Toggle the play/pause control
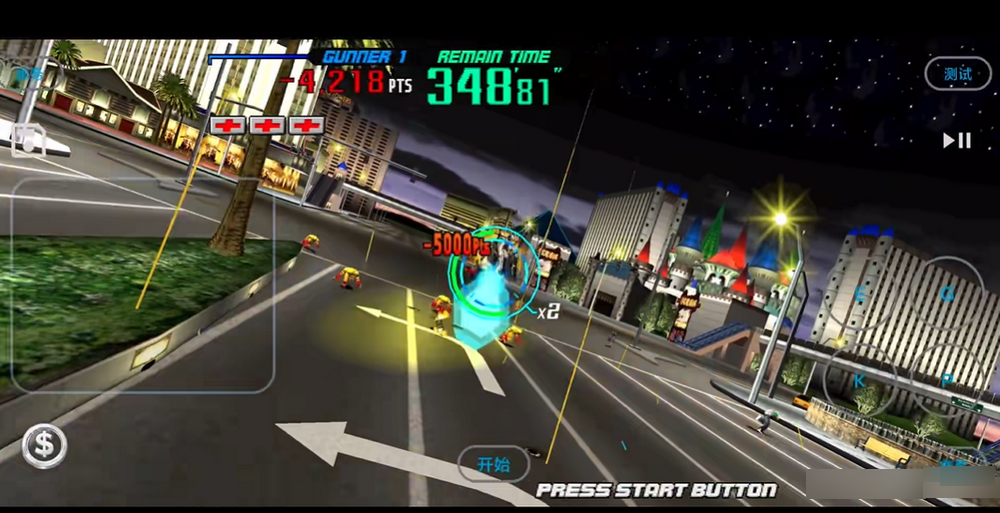Image resolution: width=1000 pixels, height=513 pixels. [957, 141]
